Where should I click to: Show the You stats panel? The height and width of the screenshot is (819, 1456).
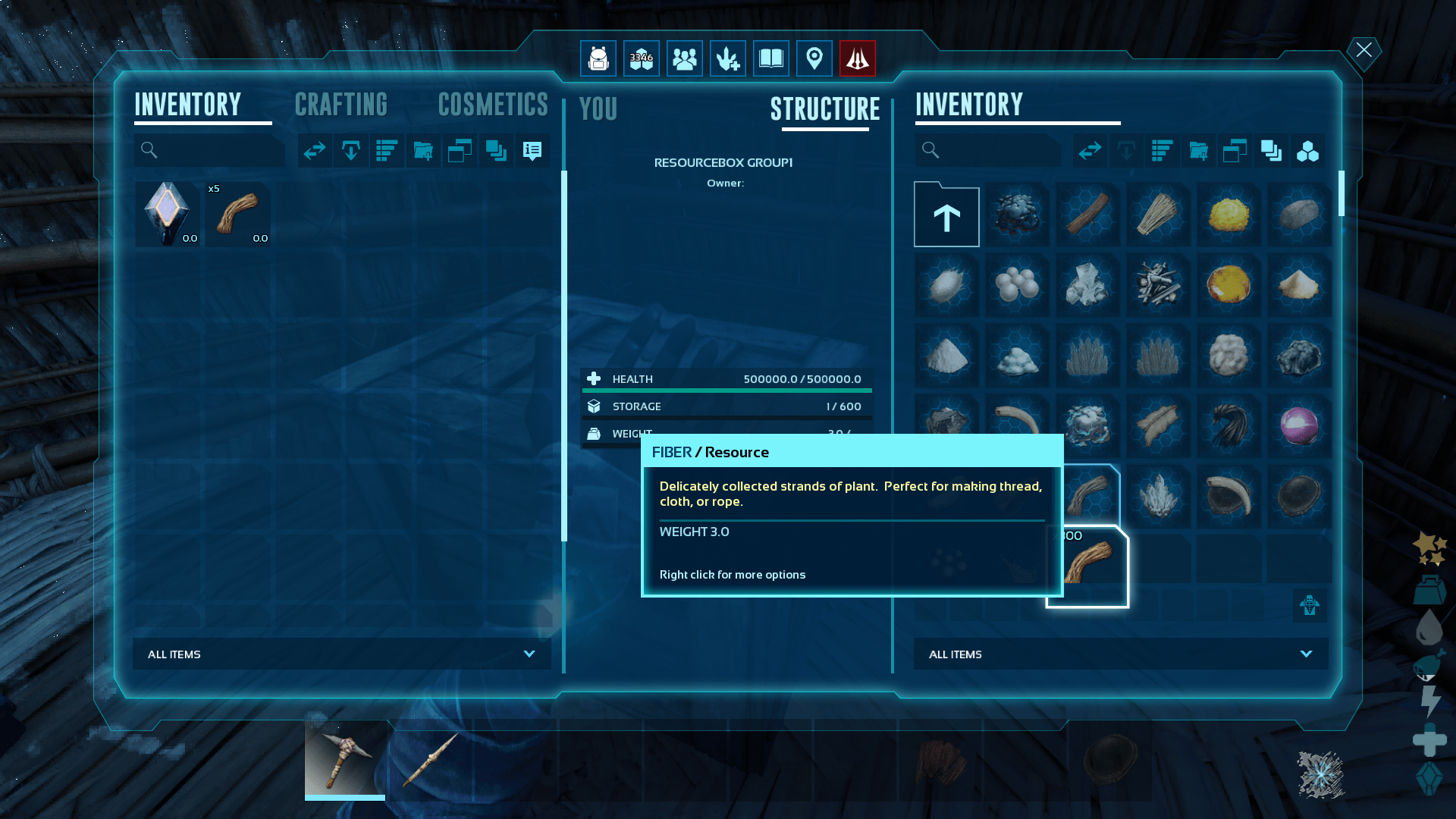coord(598,109)
